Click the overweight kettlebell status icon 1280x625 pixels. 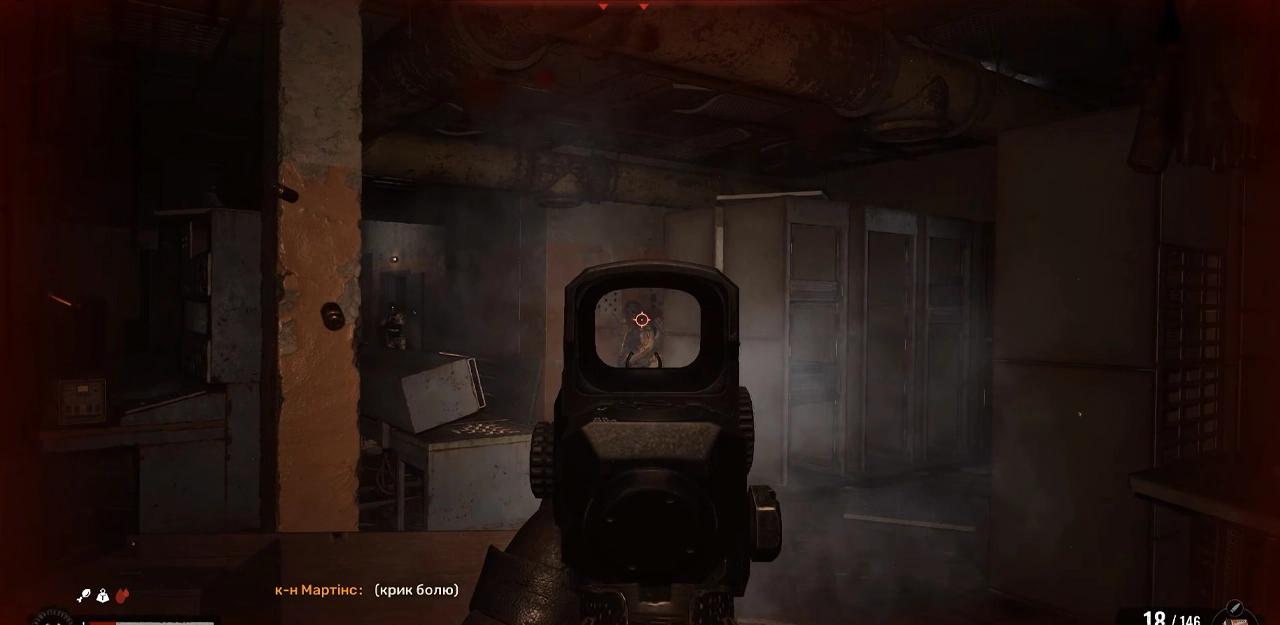103,596
